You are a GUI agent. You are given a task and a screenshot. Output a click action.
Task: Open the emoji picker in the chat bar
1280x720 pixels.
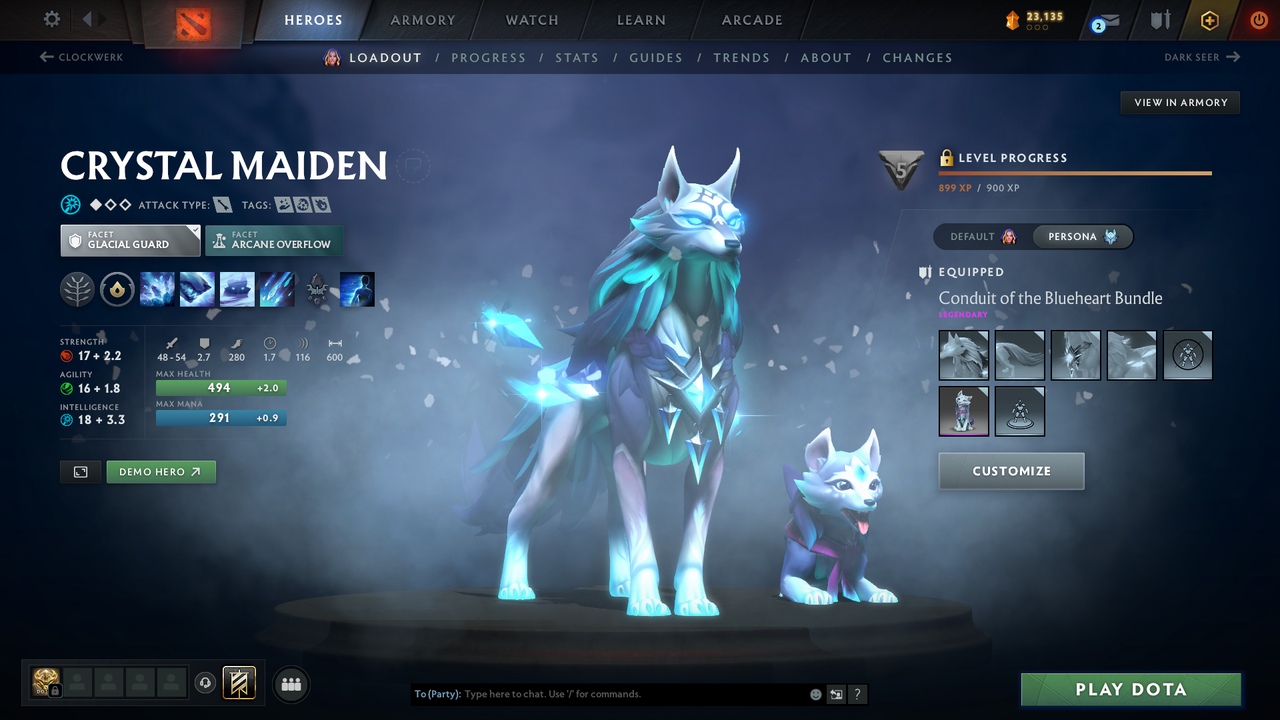coord(814,693)
